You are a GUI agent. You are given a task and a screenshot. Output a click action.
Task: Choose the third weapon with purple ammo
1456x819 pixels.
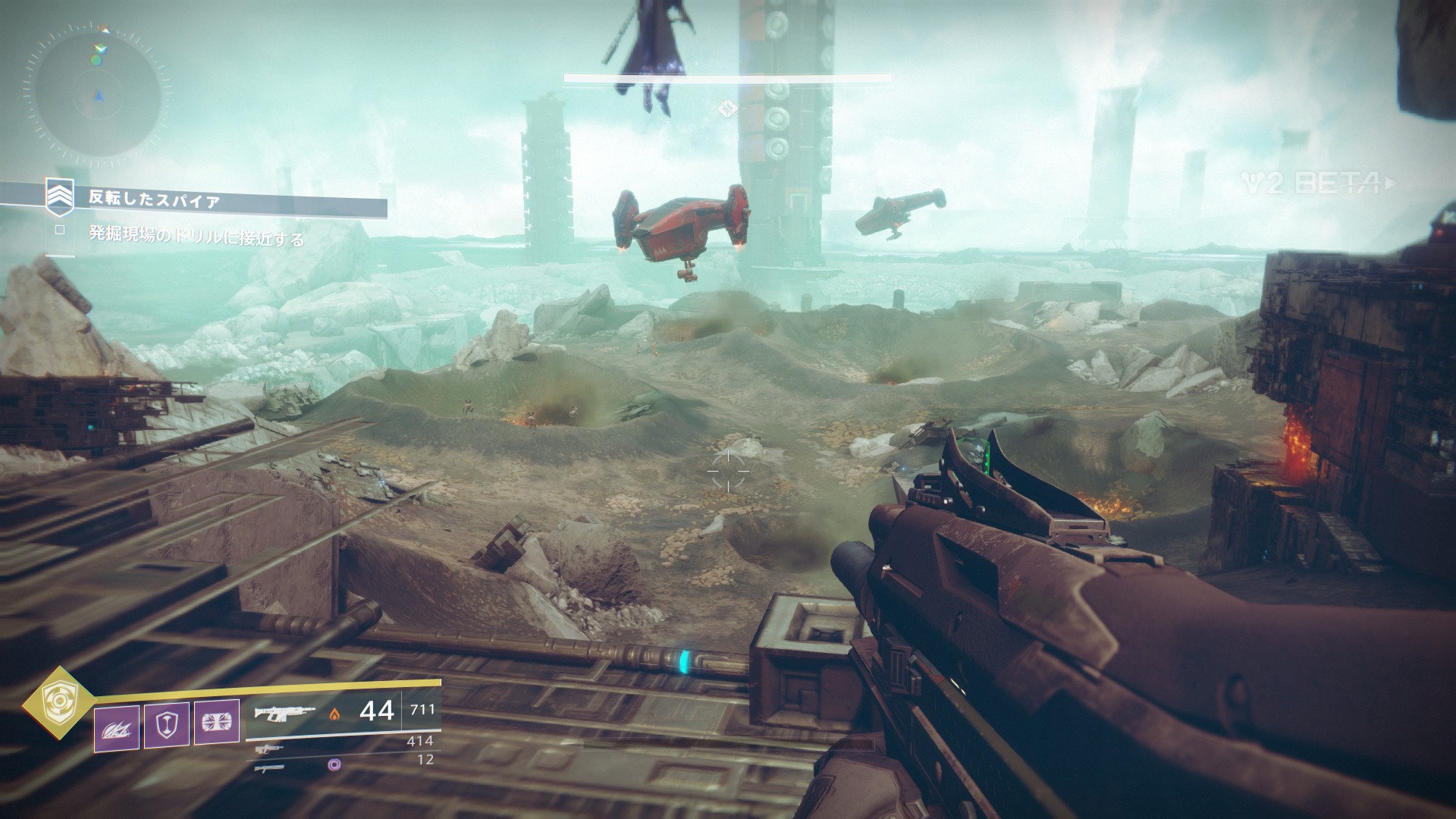tap(269, 767)
